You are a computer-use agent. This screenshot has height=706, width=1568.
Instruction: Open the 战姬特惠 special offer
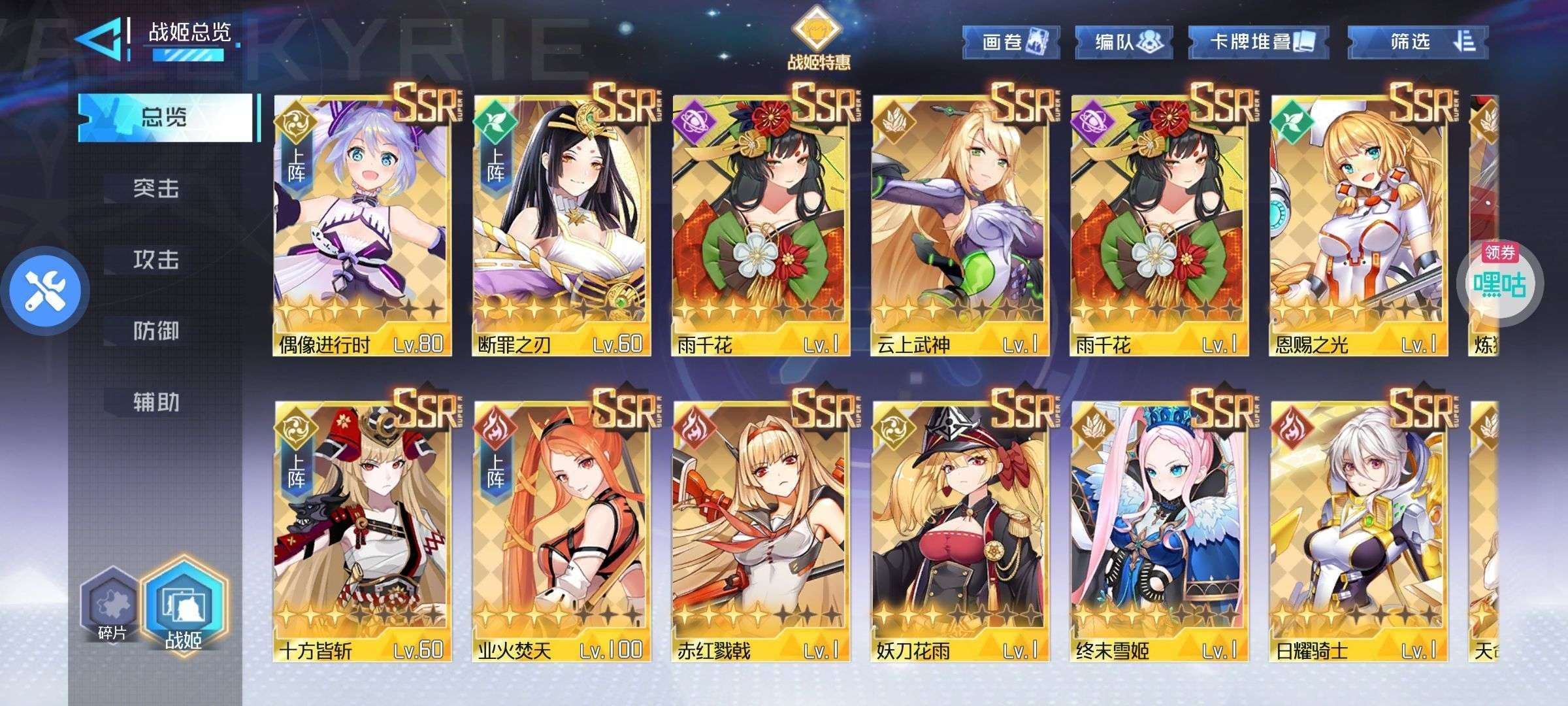(x=818, y=38)
